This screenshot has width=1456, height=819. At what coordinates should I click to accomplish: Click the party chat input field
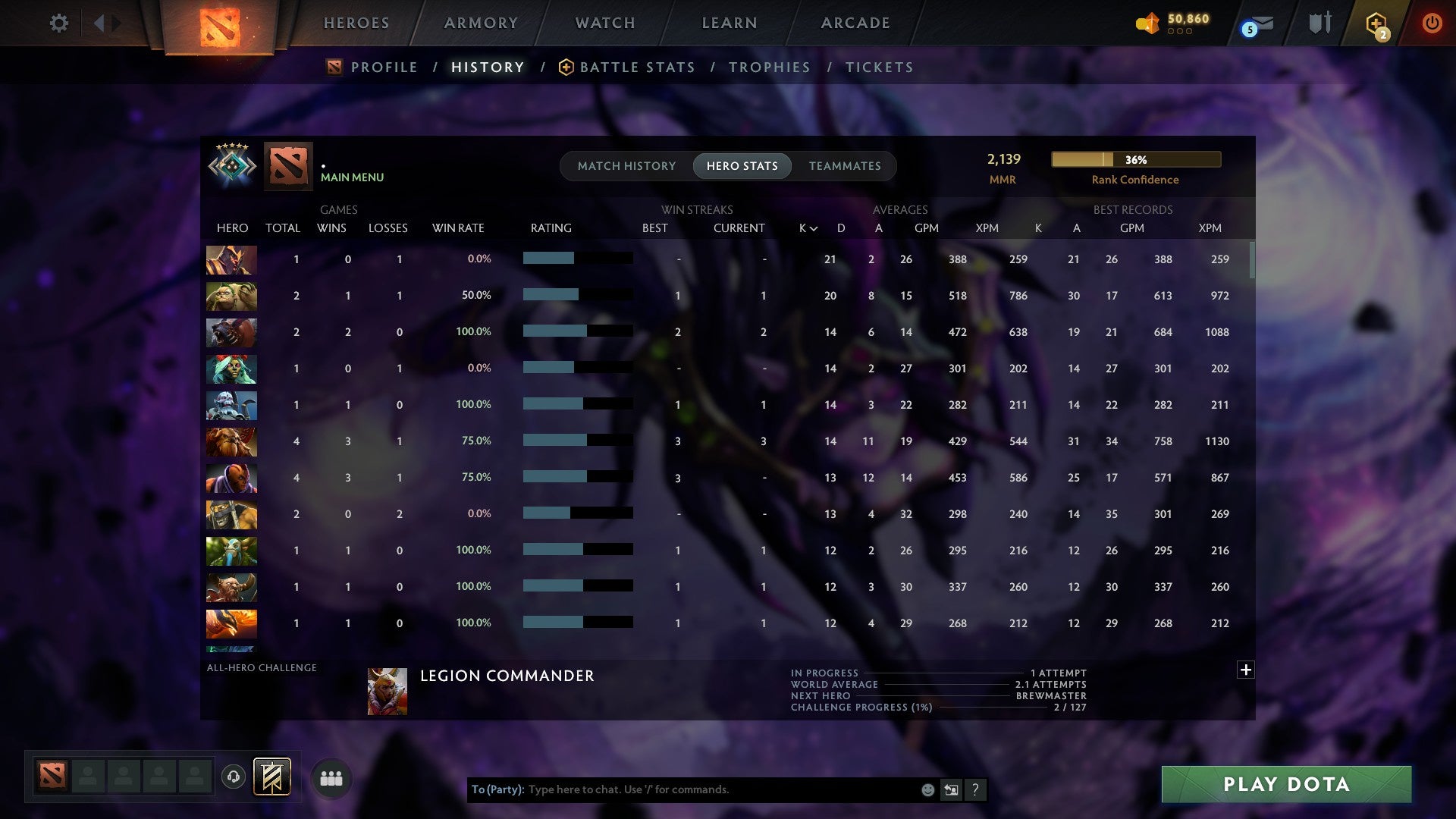tap(682, 789)
